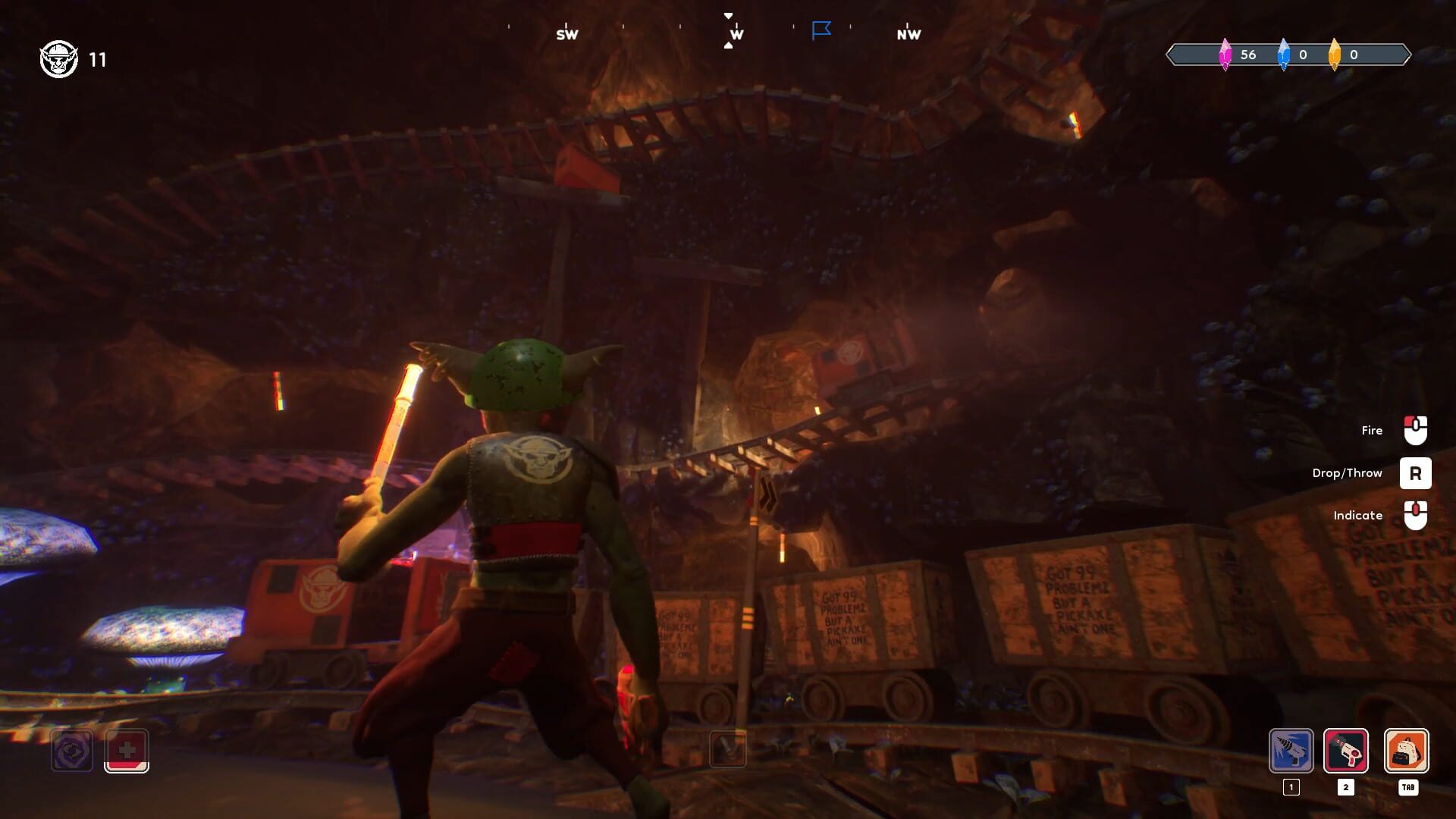The image size is (1456, 819).
Task: Click the blue crystal resource icon
Action: pos(1282,55)
